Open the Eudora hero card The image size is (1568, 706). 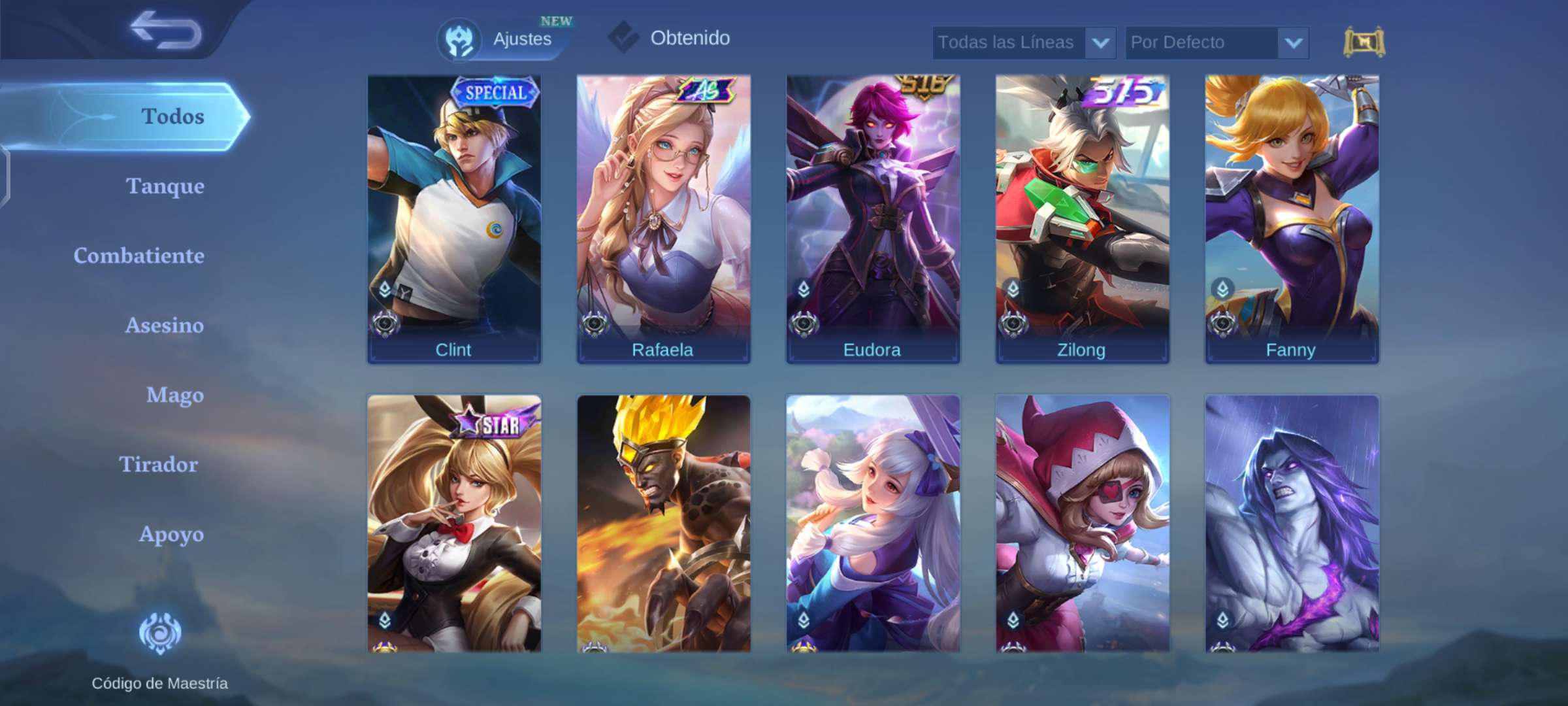tap(873, 219)
